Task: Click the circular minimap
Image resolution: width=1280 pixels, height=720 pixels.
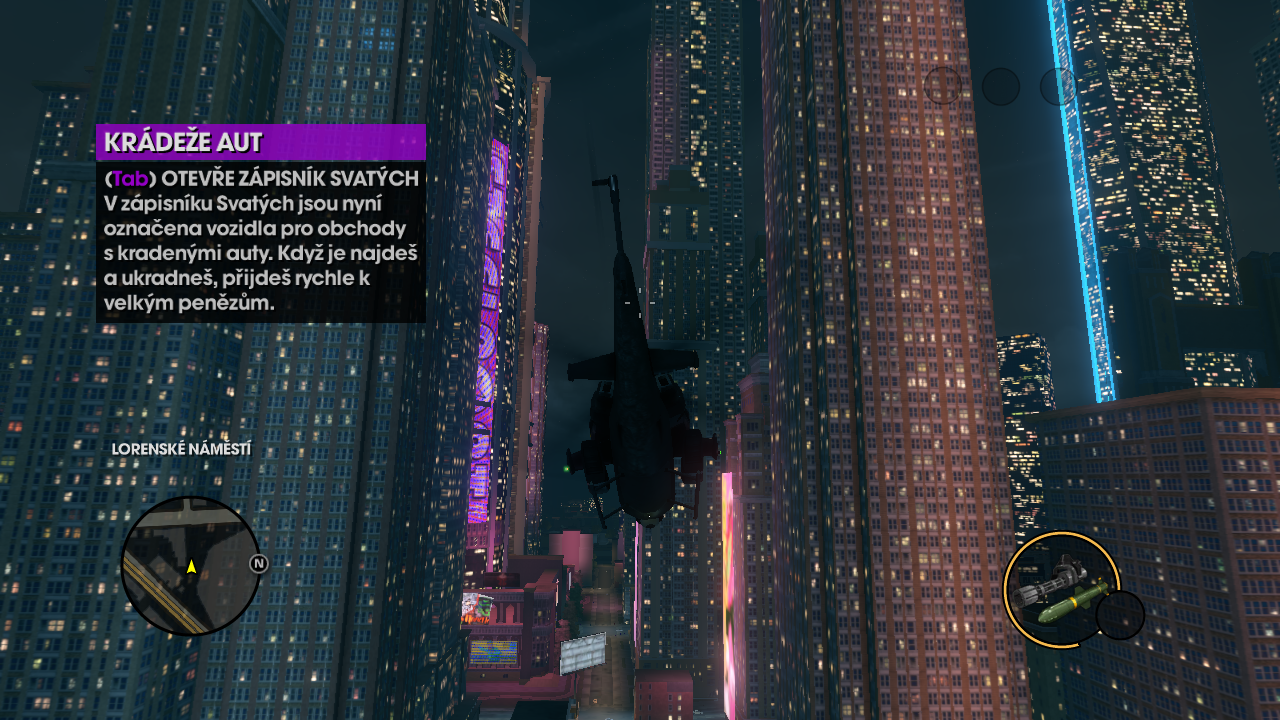Action: (190, 566)
